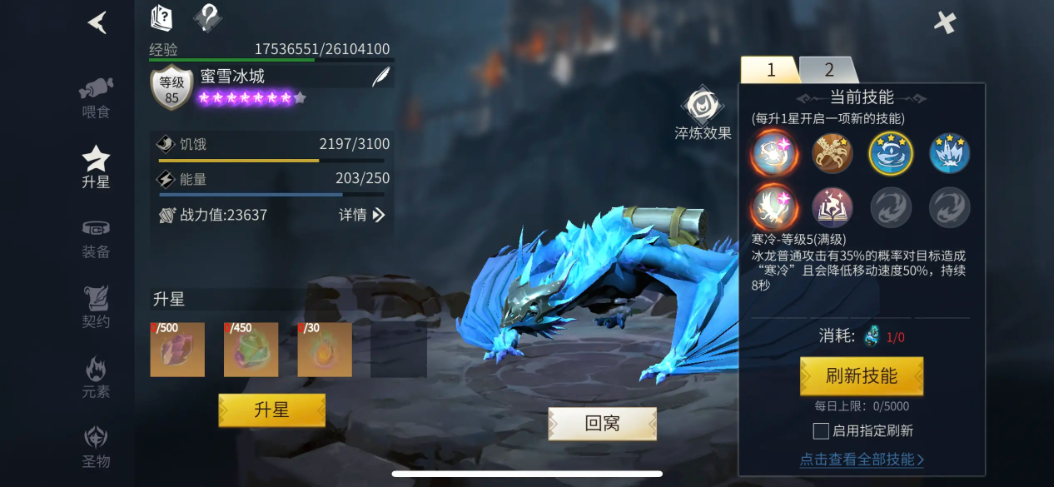Select the 升星 star-up menu entry
1054x487 pixels.
tap(96, 166)
